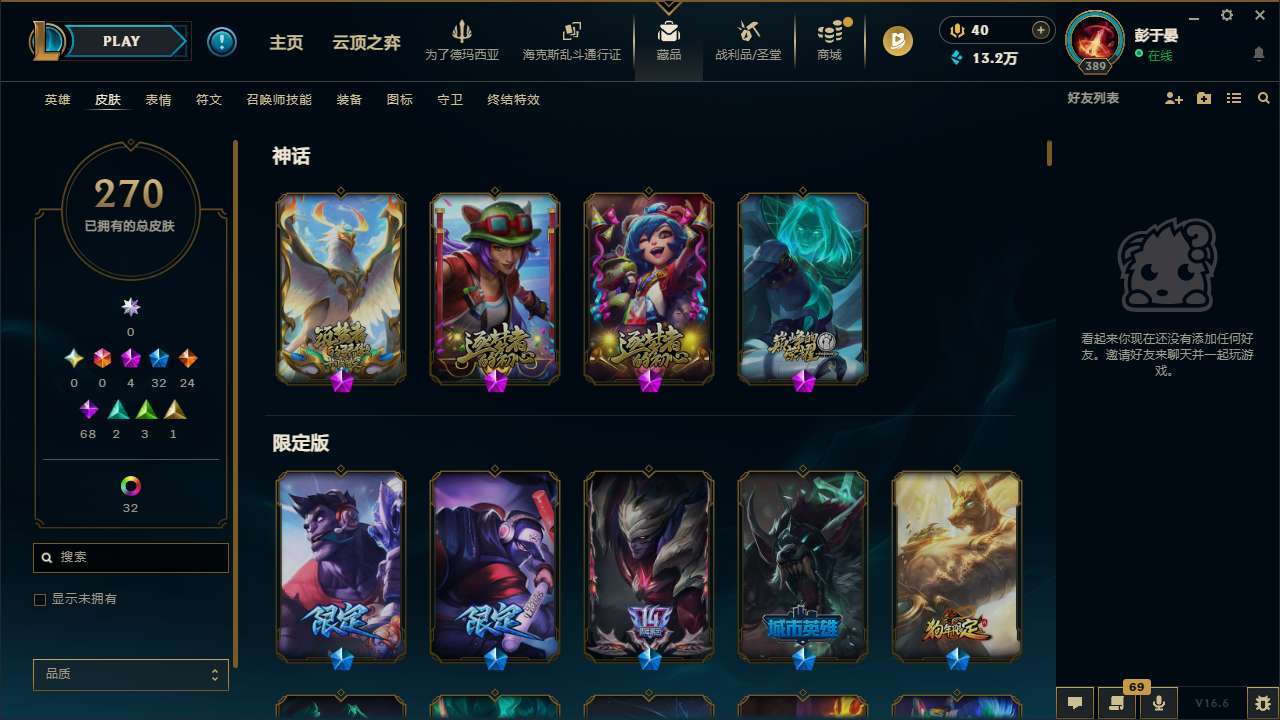Image resolution: width=1280 pixels, height=720 pixels.
Task: Enable the 显示未拥有 checkbox
Action: point(40,599)
